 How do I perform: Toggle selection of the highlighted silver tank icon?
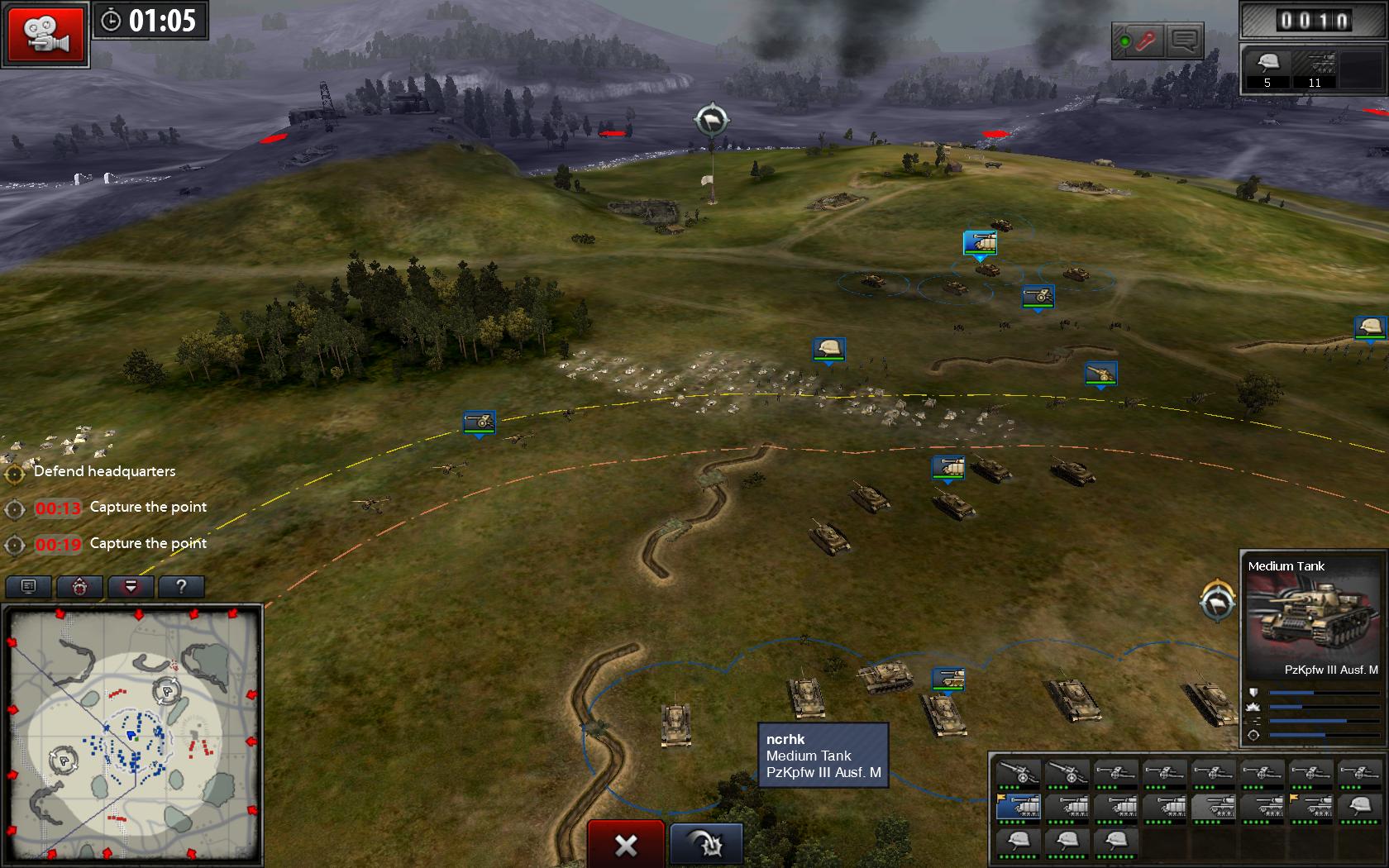click(x=1214, y=808)
